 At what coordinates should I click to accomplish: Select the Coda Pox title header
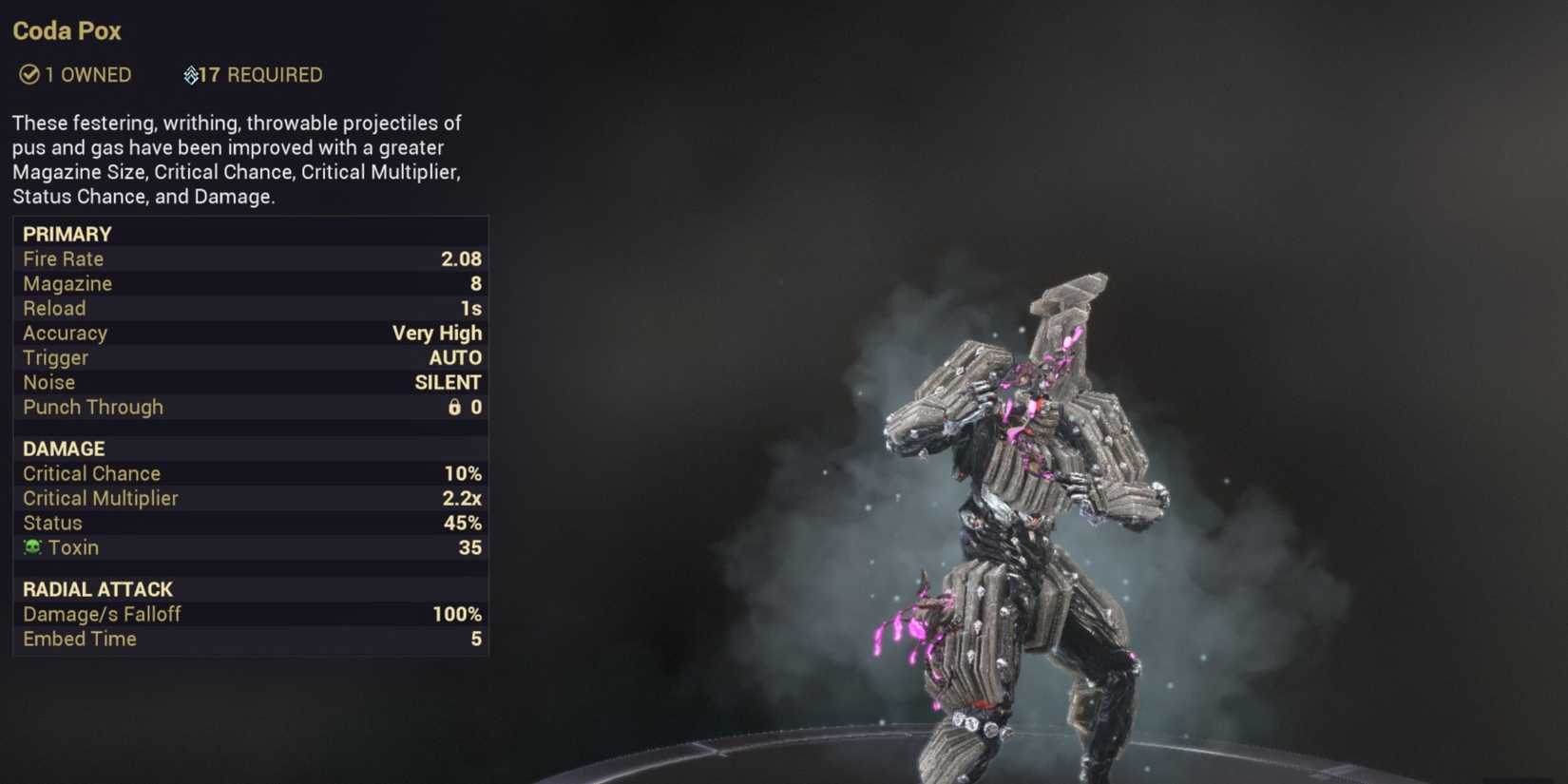coord(66,31)
